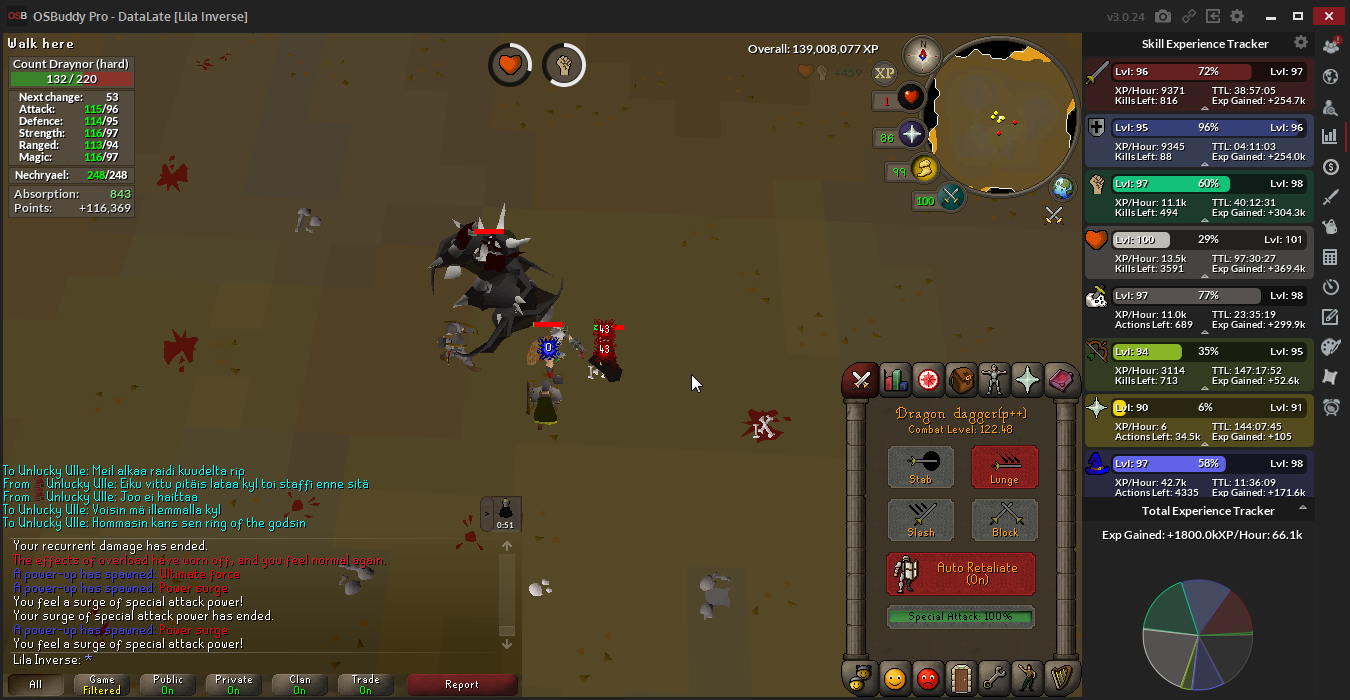Open the world map globe

click(1062, 187)
